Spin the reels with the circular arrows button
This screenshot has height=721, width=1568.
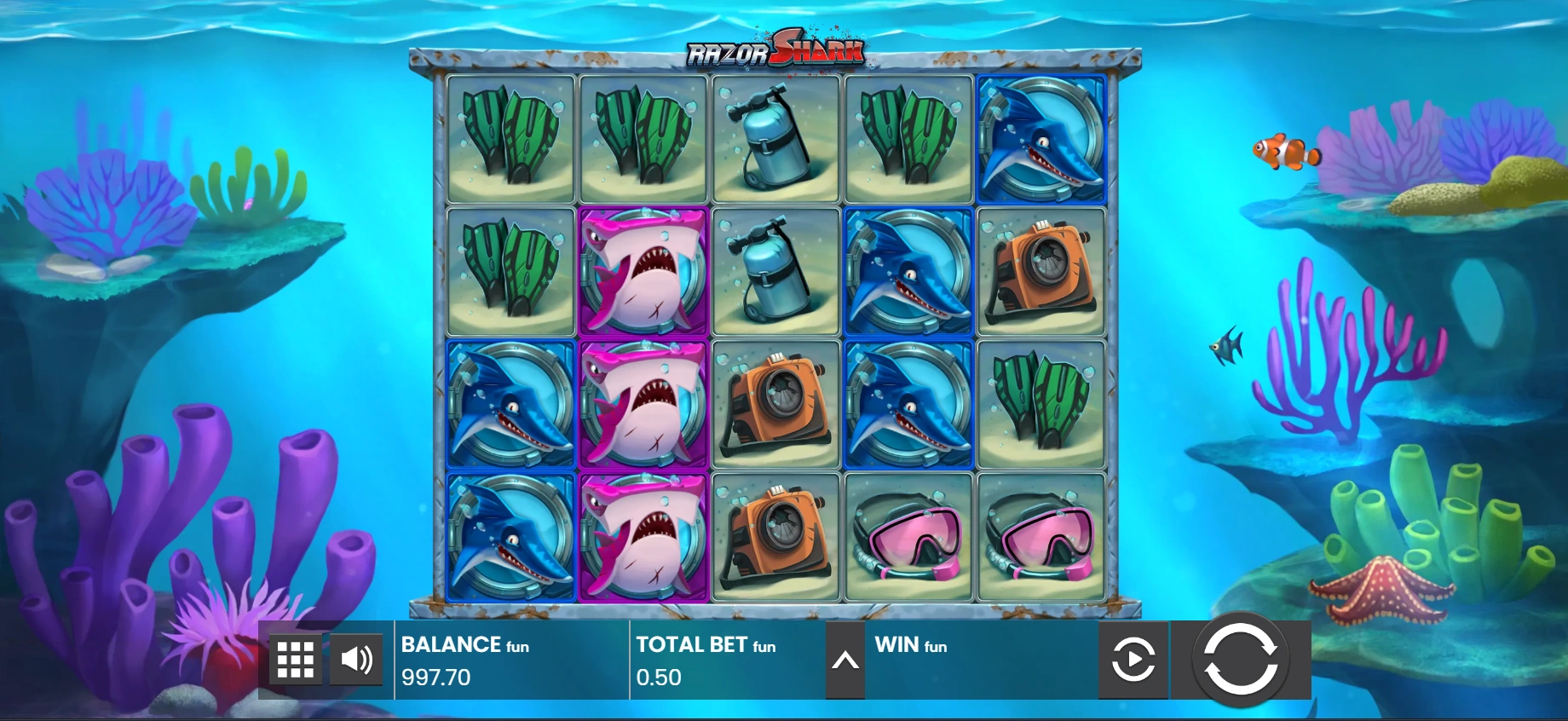click(x=1240, y=659)
